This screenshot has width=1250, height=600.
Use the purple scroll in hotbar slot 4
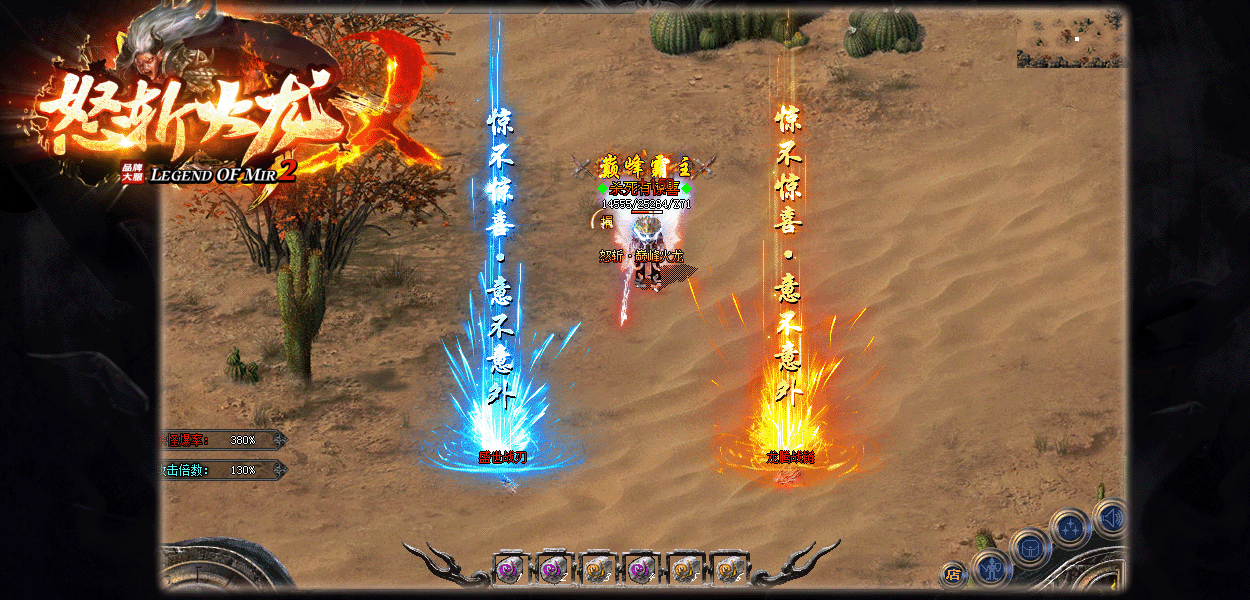point(640,569)
